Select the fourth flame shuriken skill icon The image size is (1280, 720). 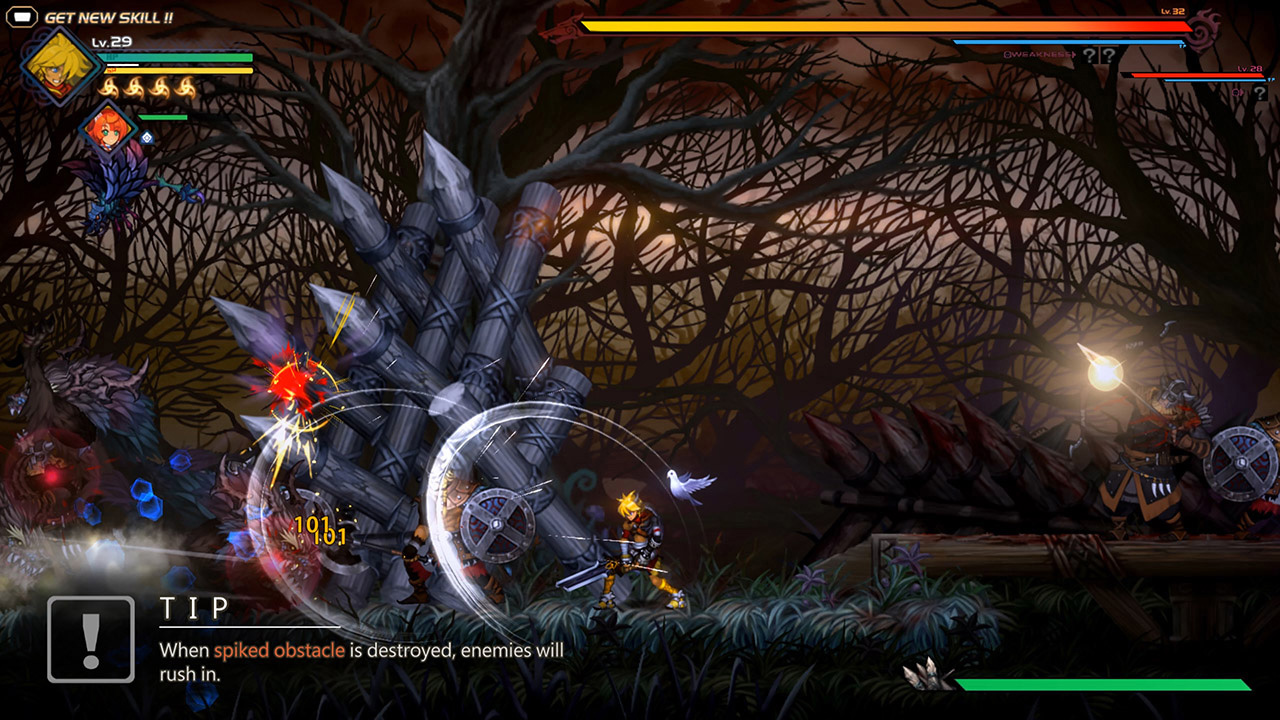(x=185, y=88)
